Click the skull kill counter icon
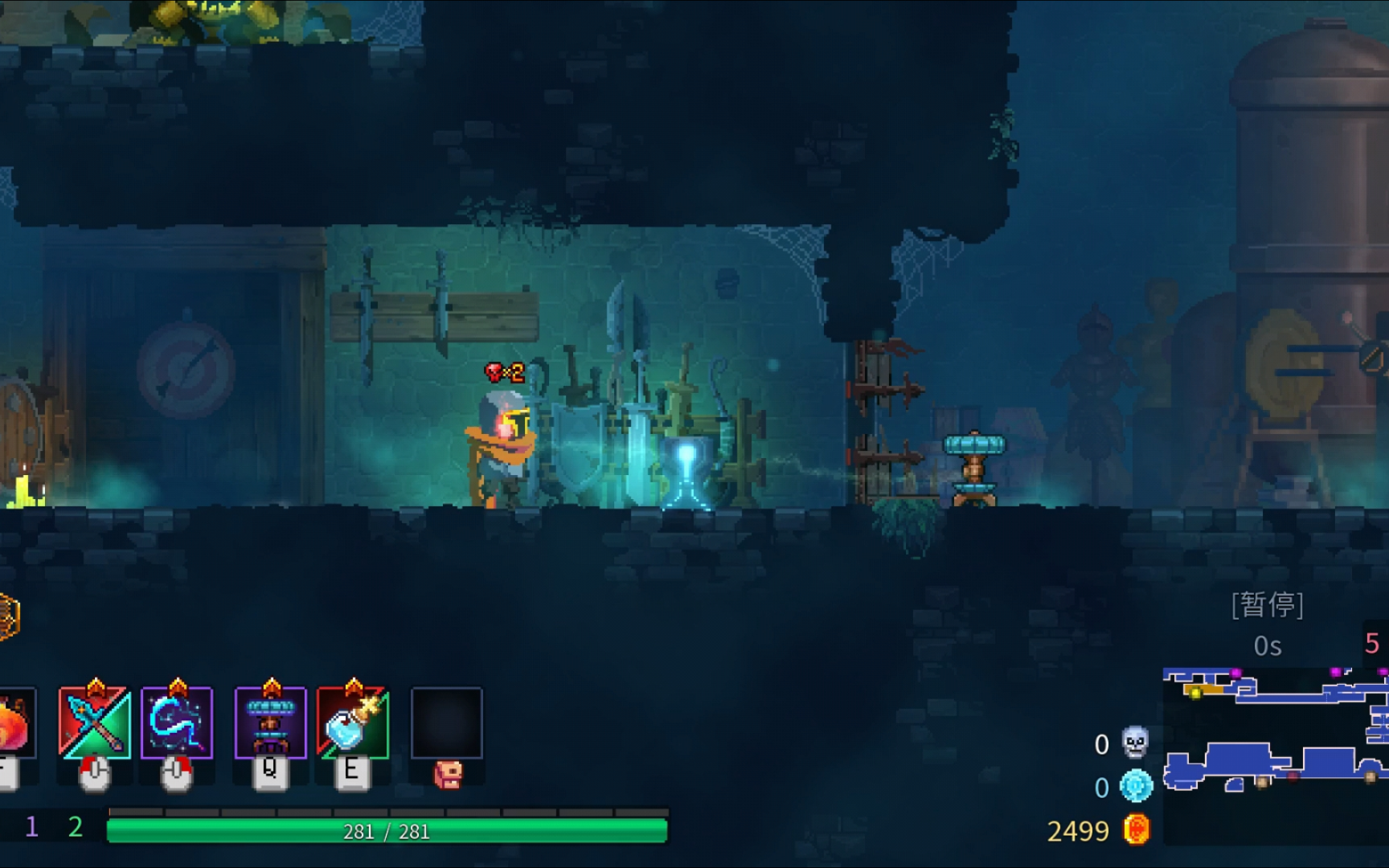Screen dimensions: 1389x868 point(1135,743)
